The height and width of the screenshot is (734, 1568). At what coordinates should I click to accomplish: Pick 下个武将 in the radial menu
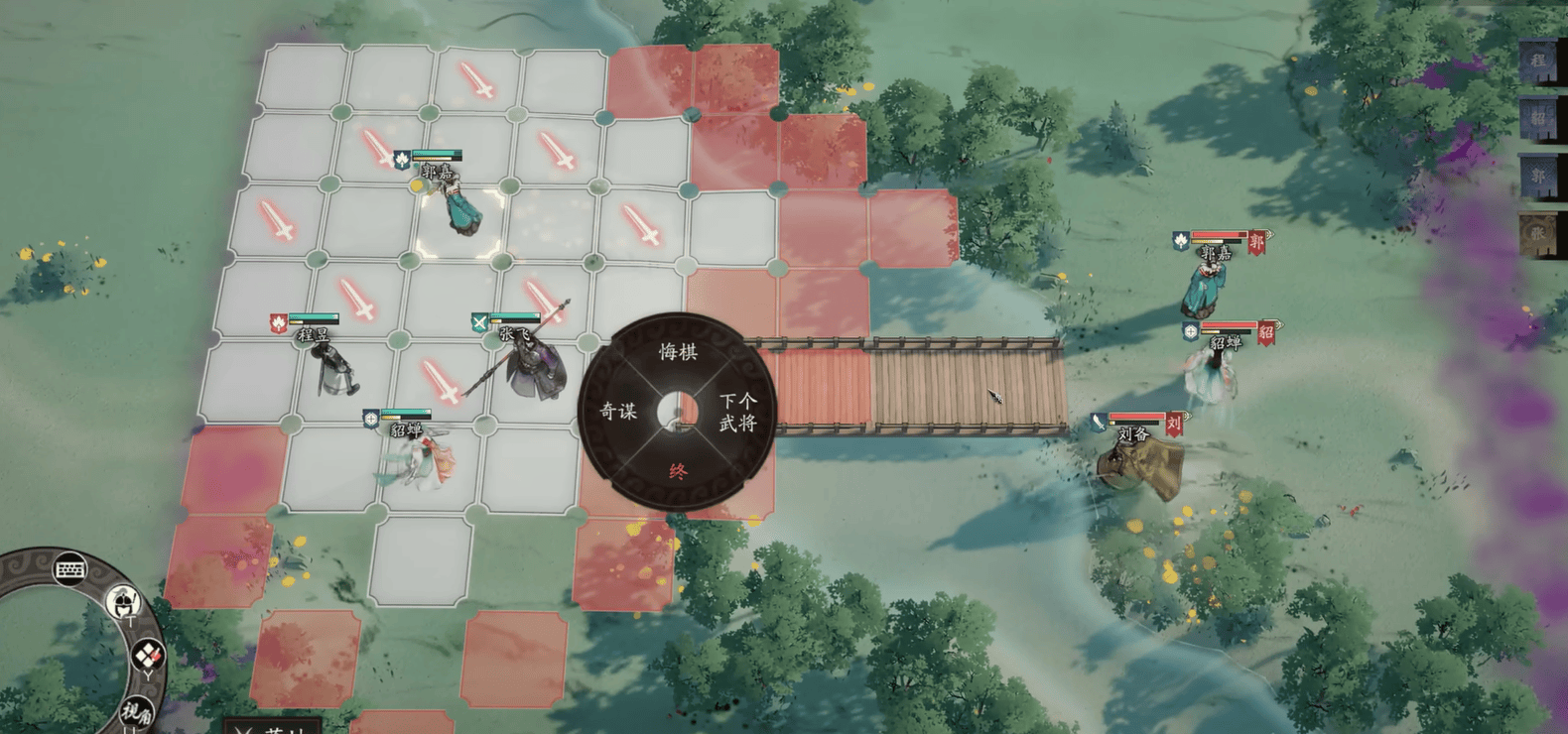[737, 412]
